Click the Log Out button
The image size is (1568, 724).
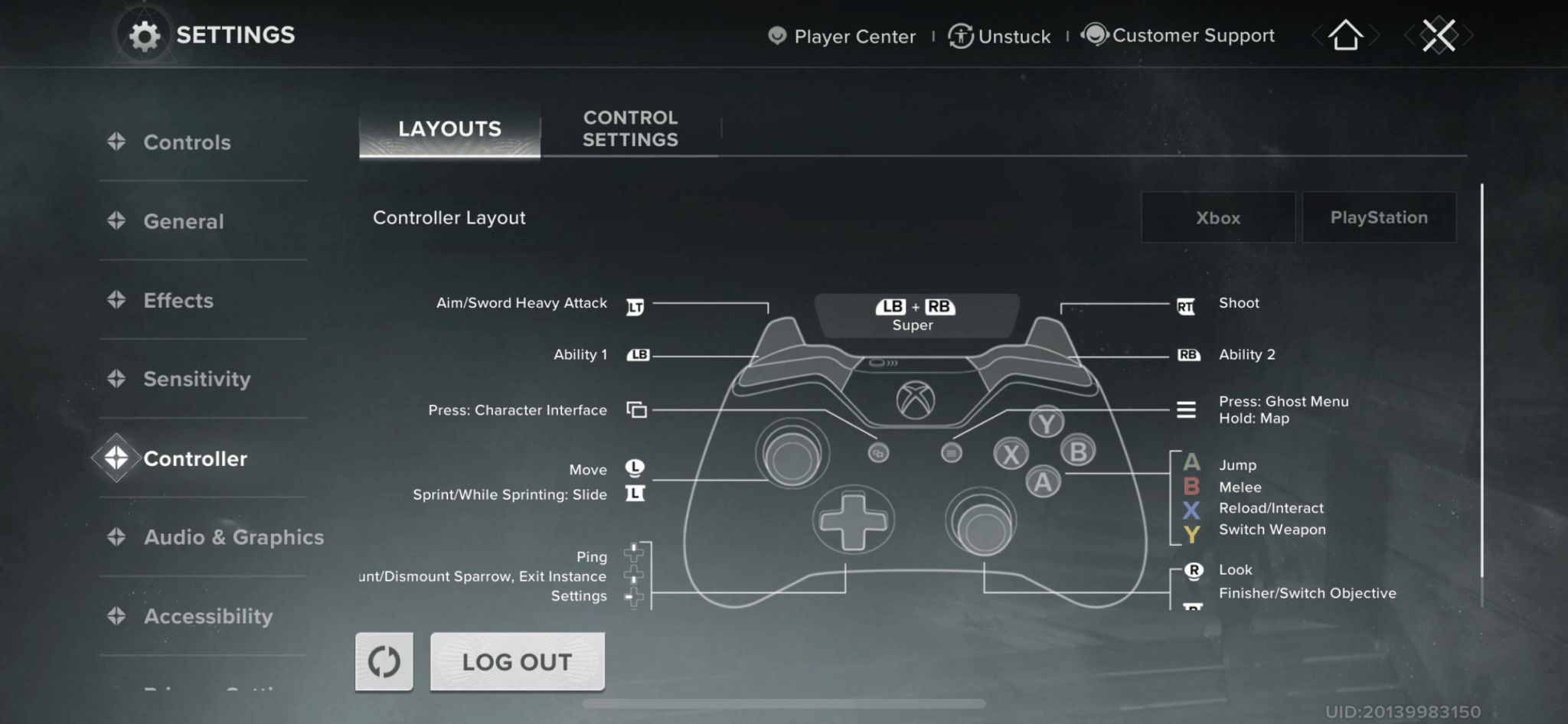pyautogui.click(x=517, y=660)
